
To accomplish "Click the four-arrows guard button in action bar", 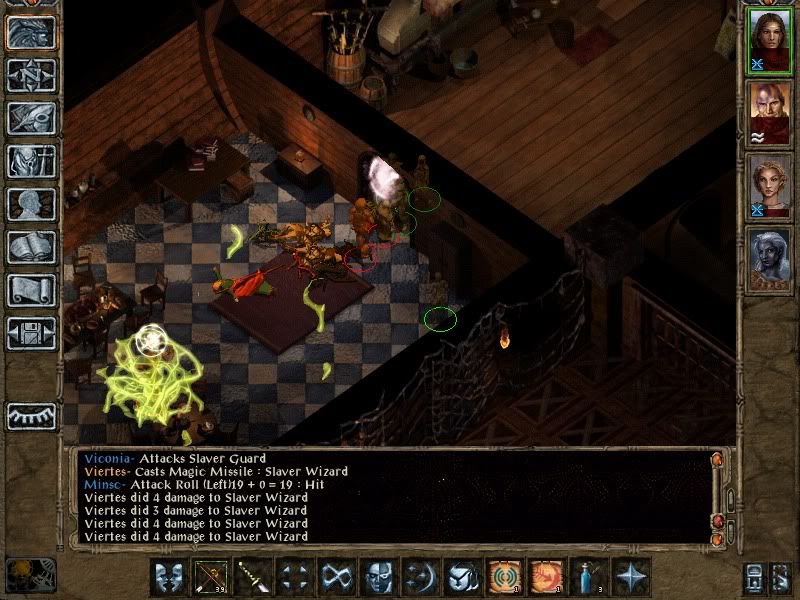I will pyautogui.click(x=295, y=577).
